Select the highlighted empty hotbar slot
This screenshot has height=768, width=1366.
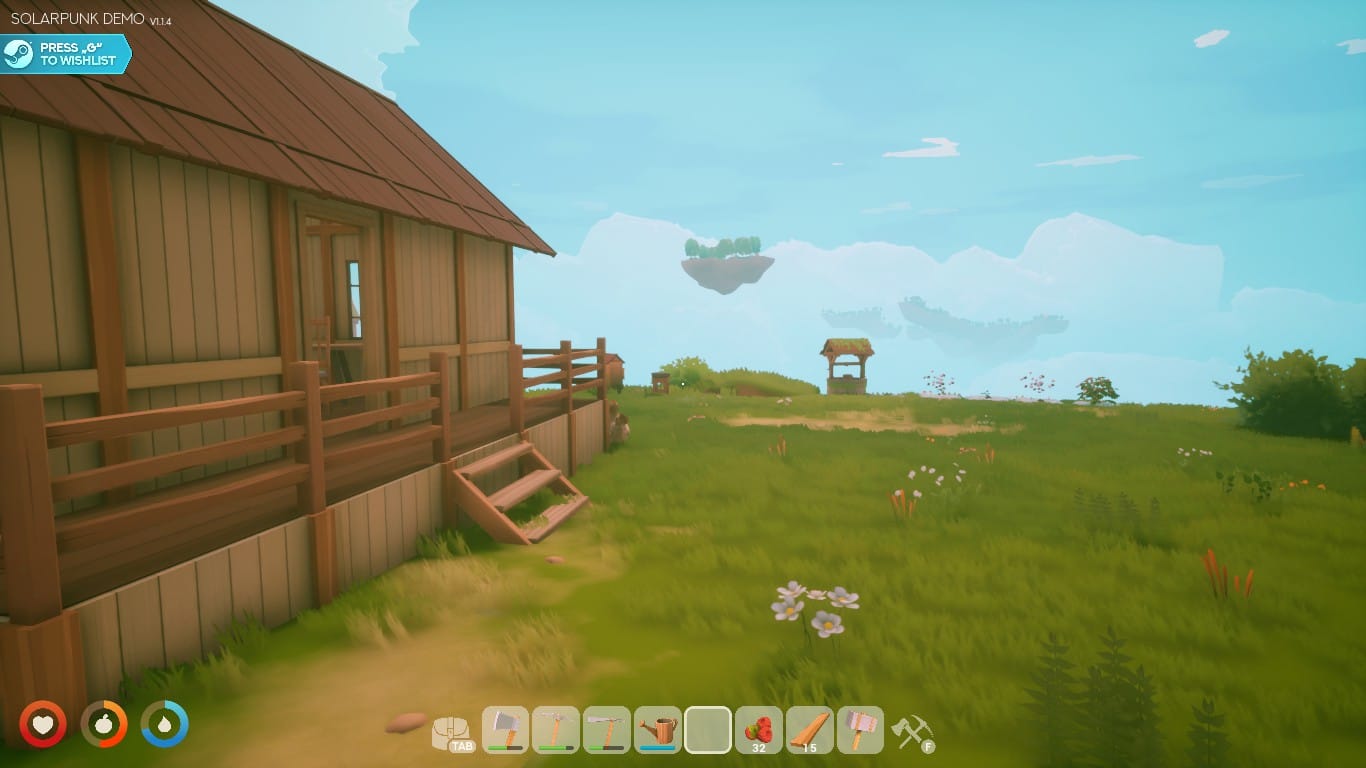[708, 729]
